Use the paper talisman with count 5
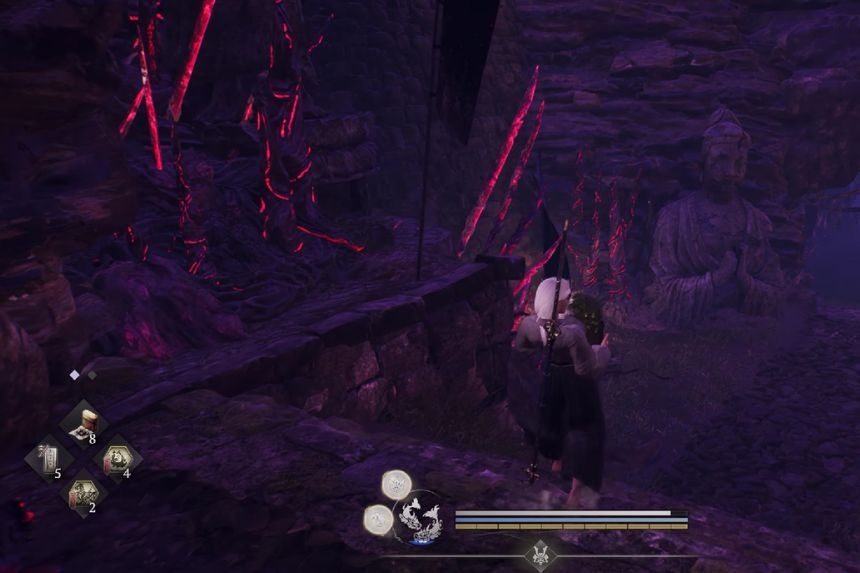Viewport: 860px width, 573px height. pyautogui.click(x=48, y=459)
